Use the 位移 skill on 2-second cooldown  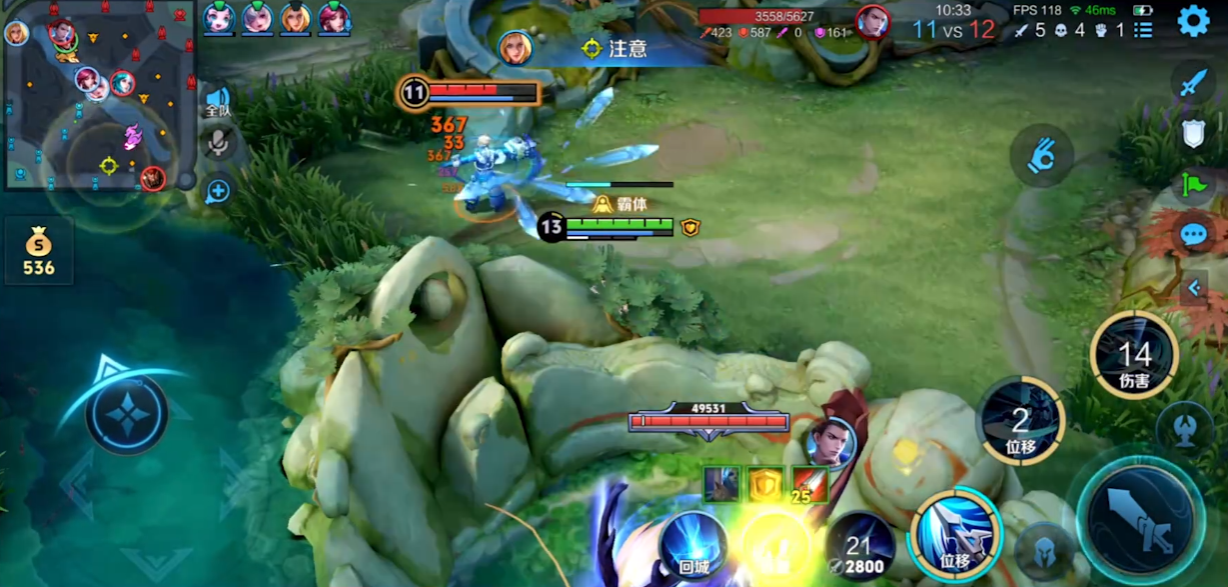tap(1020, 420)
